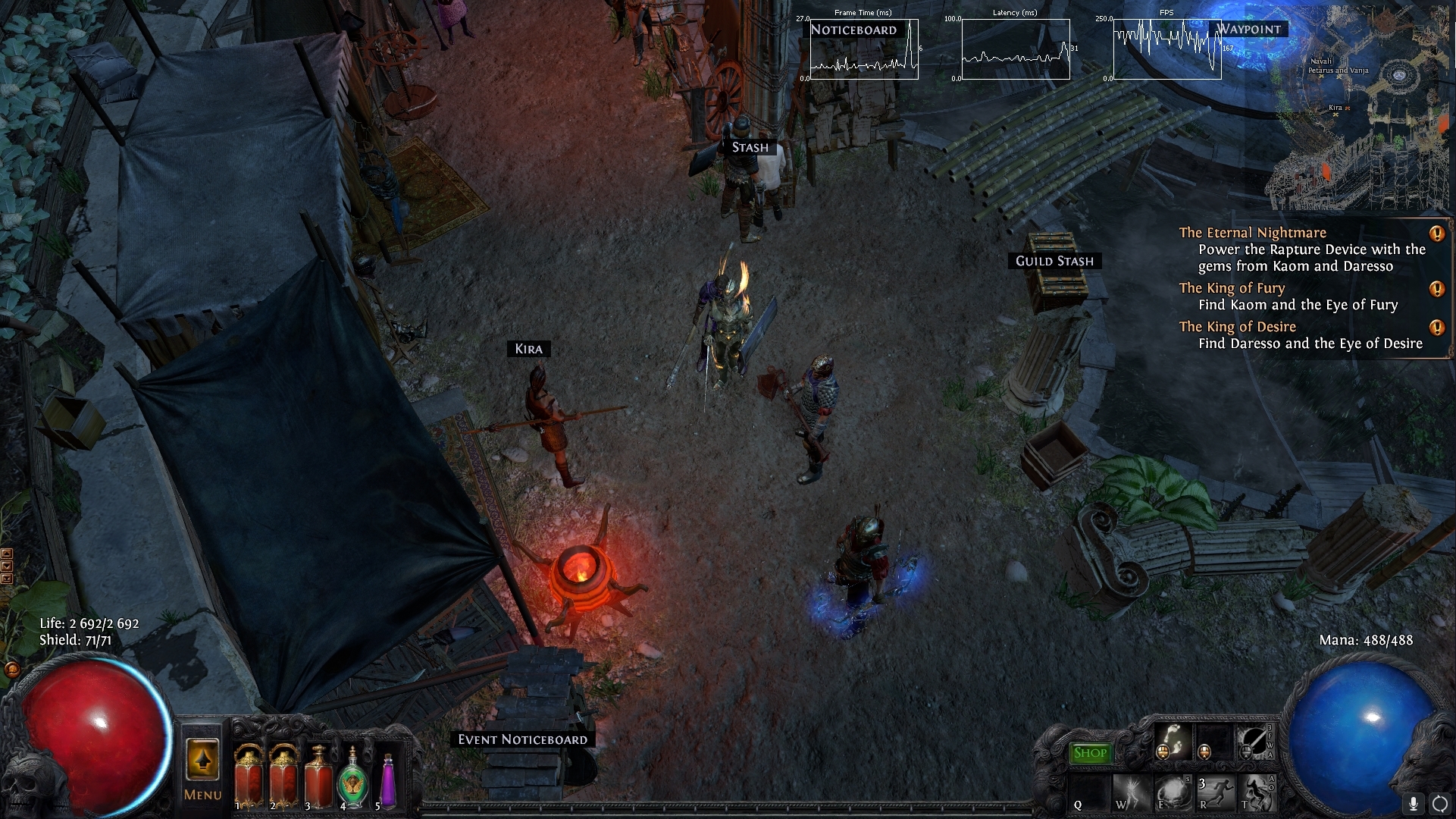Talk to Kira via her nameplate

530,349
